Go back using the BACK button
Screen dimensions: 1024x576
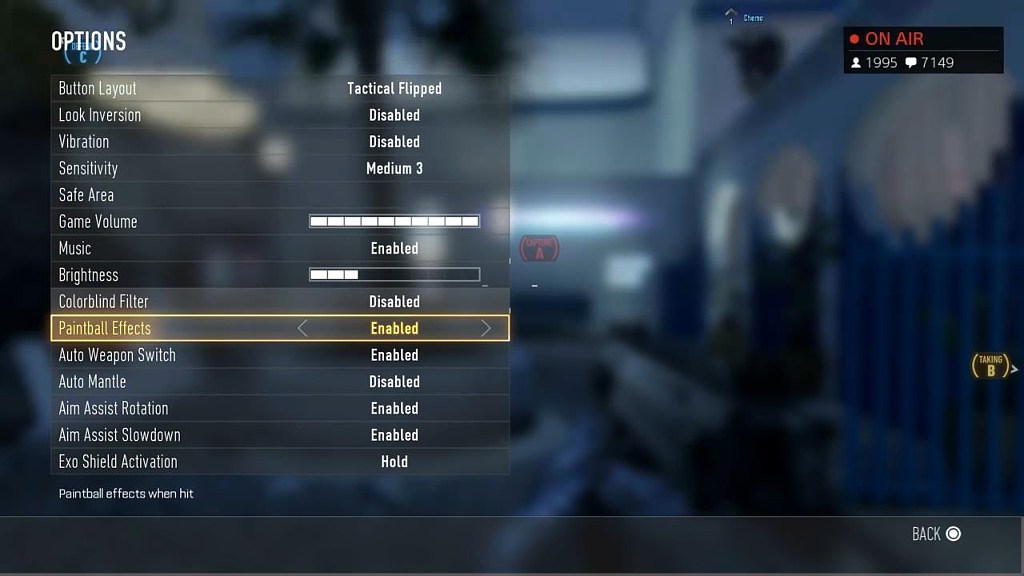tap(936, 534)
